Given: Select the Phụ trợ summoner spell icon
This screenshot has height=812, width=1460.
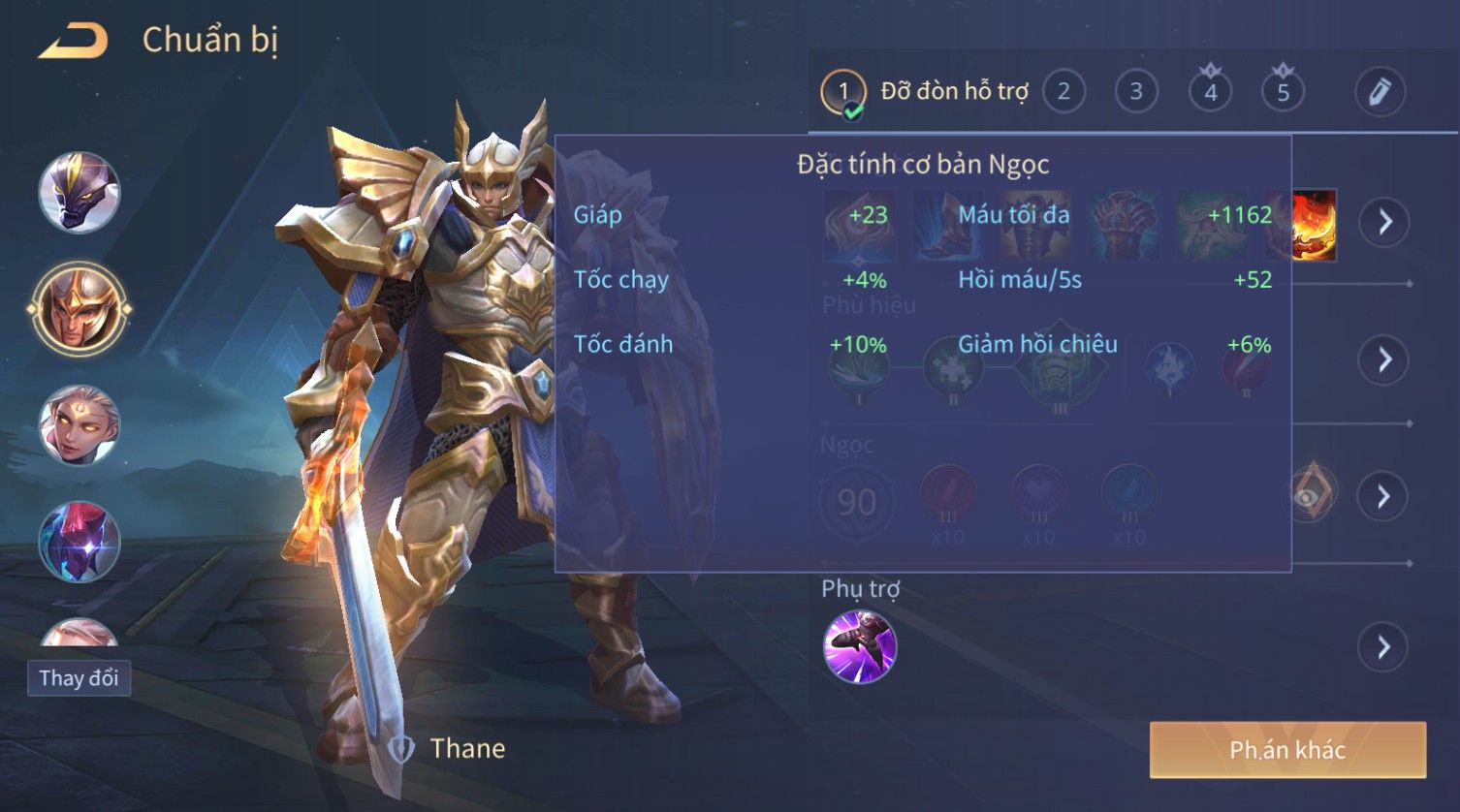Looking at the screenshot, I should pyautogui.click(x=860, y=647).
